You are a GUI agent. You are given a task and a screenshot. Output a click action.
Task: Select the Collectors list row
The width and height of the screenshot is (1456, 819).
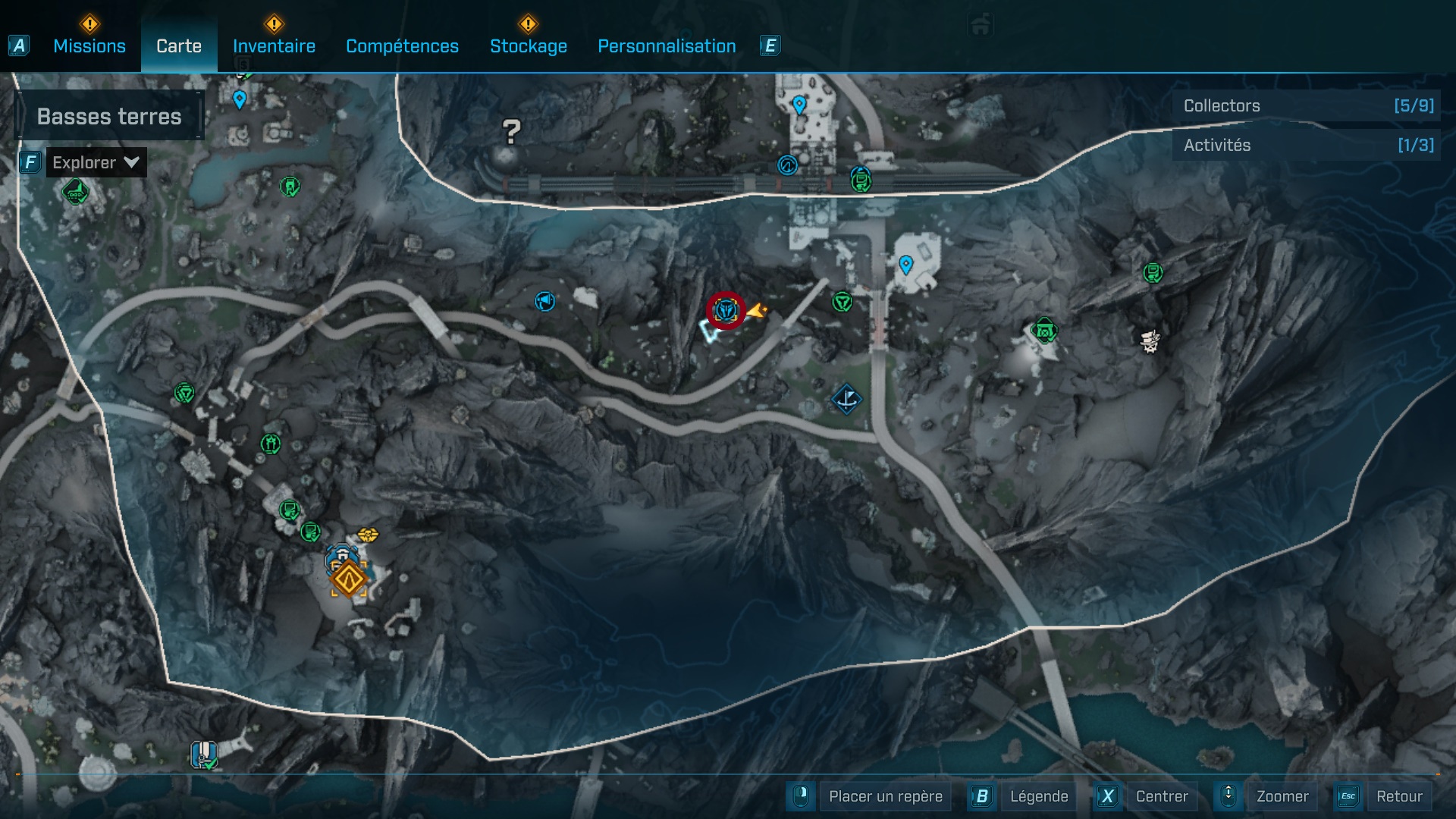tap(1307, 105)
